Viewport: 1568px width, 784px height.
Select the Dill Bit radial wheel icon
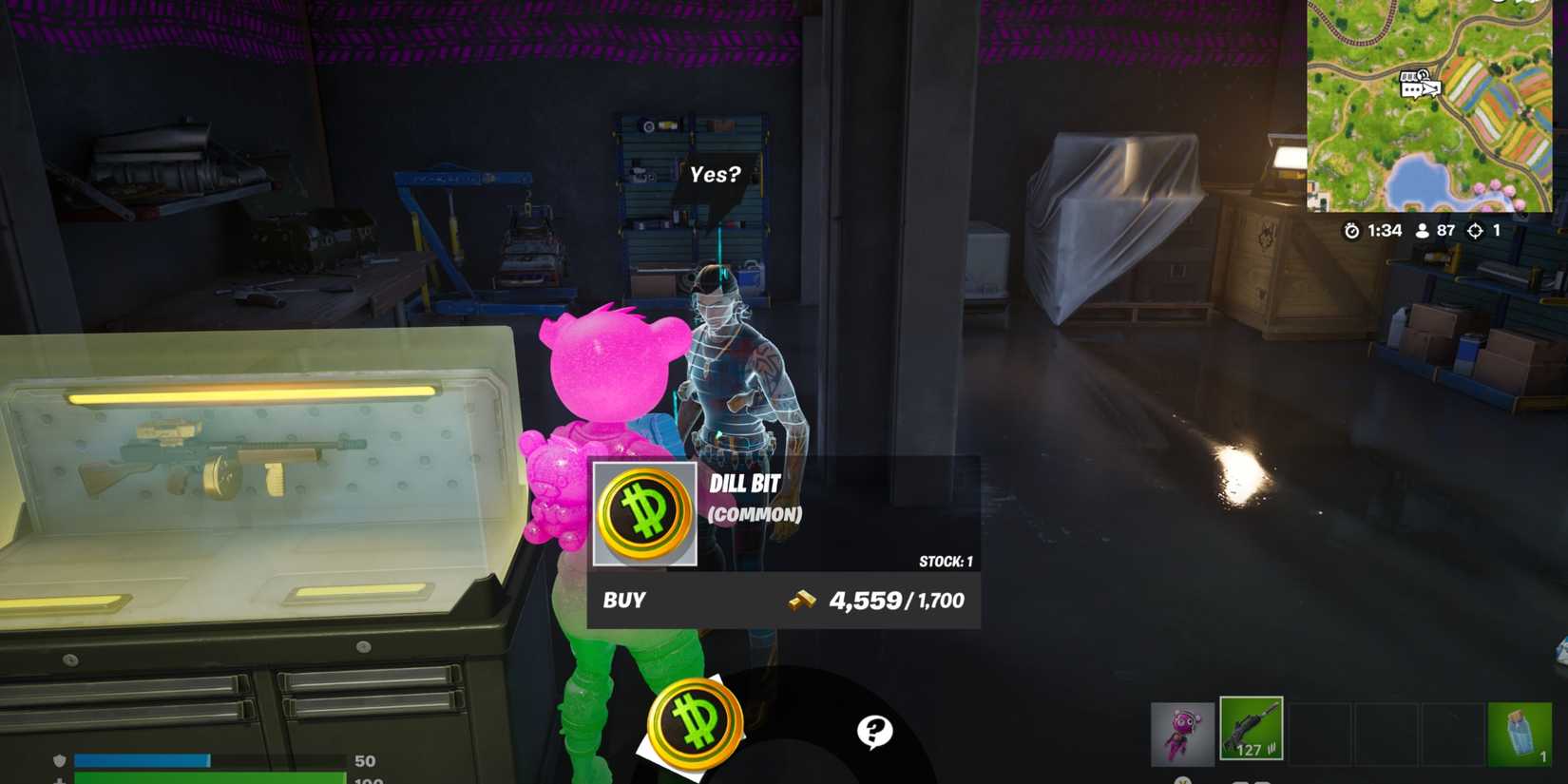tap(695, 724)
